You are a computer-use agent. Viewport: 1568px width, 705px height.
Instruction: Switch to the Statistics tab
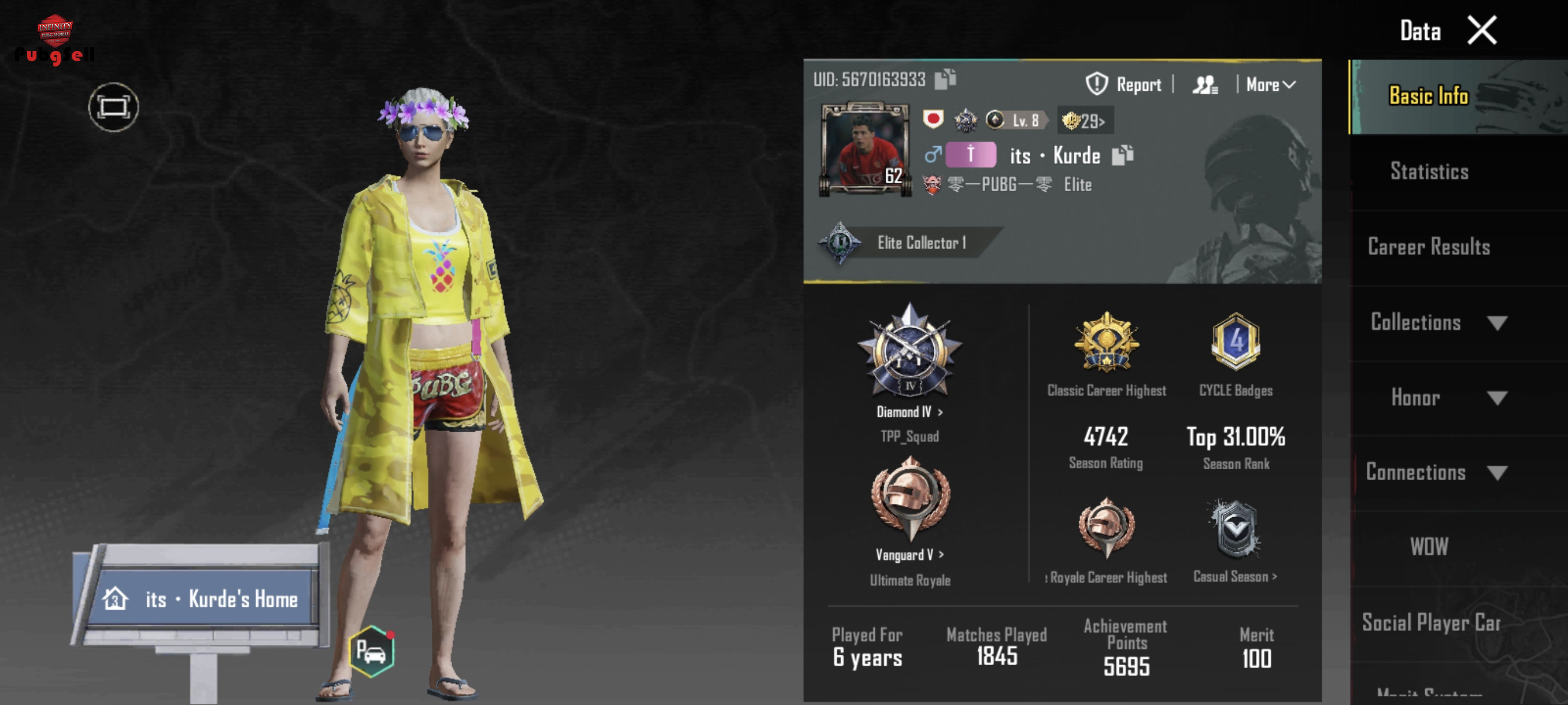coord(1429,172)
